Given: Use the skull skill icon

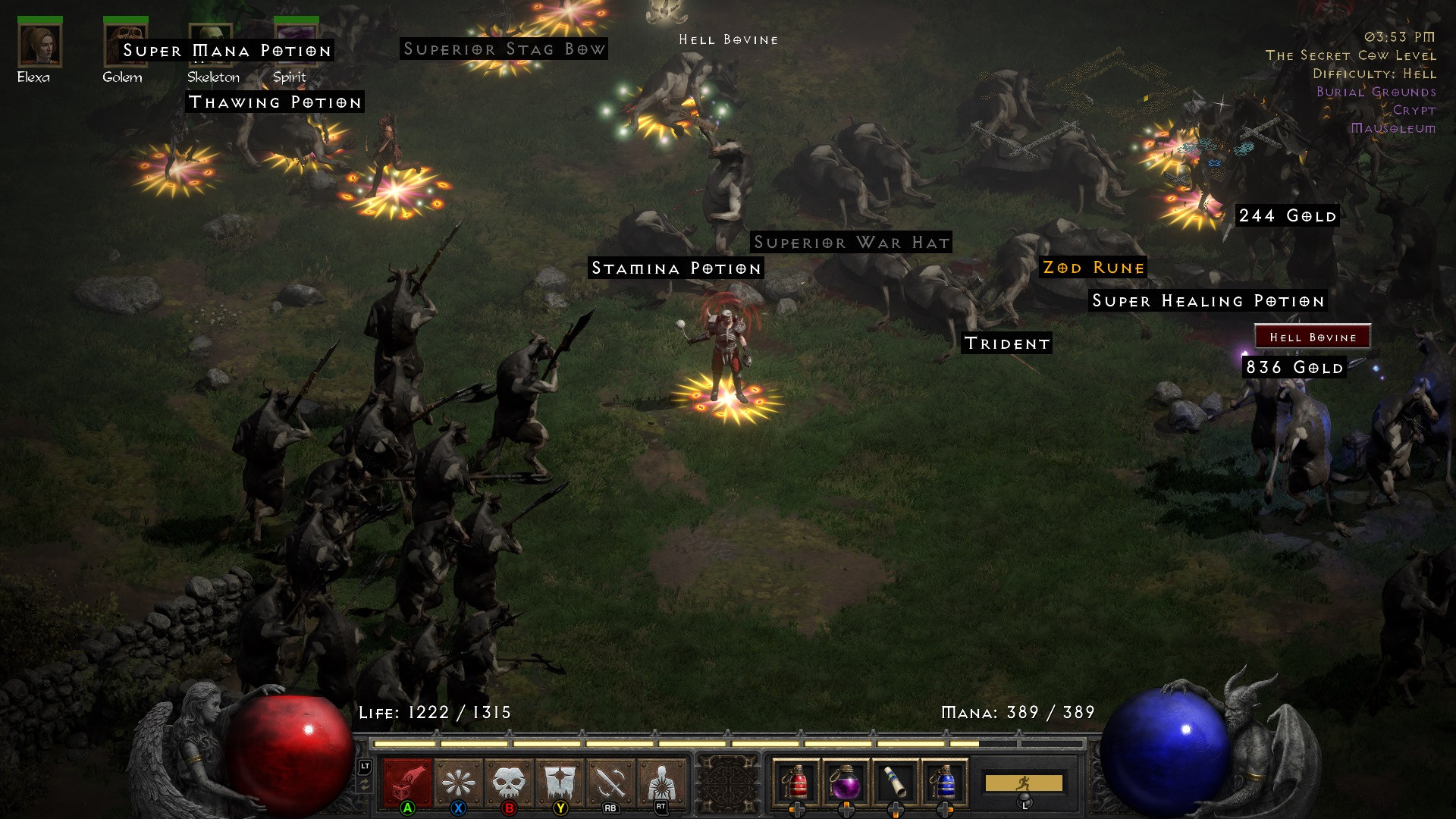Looking at the screenshot, I should (x=509, y=783).
